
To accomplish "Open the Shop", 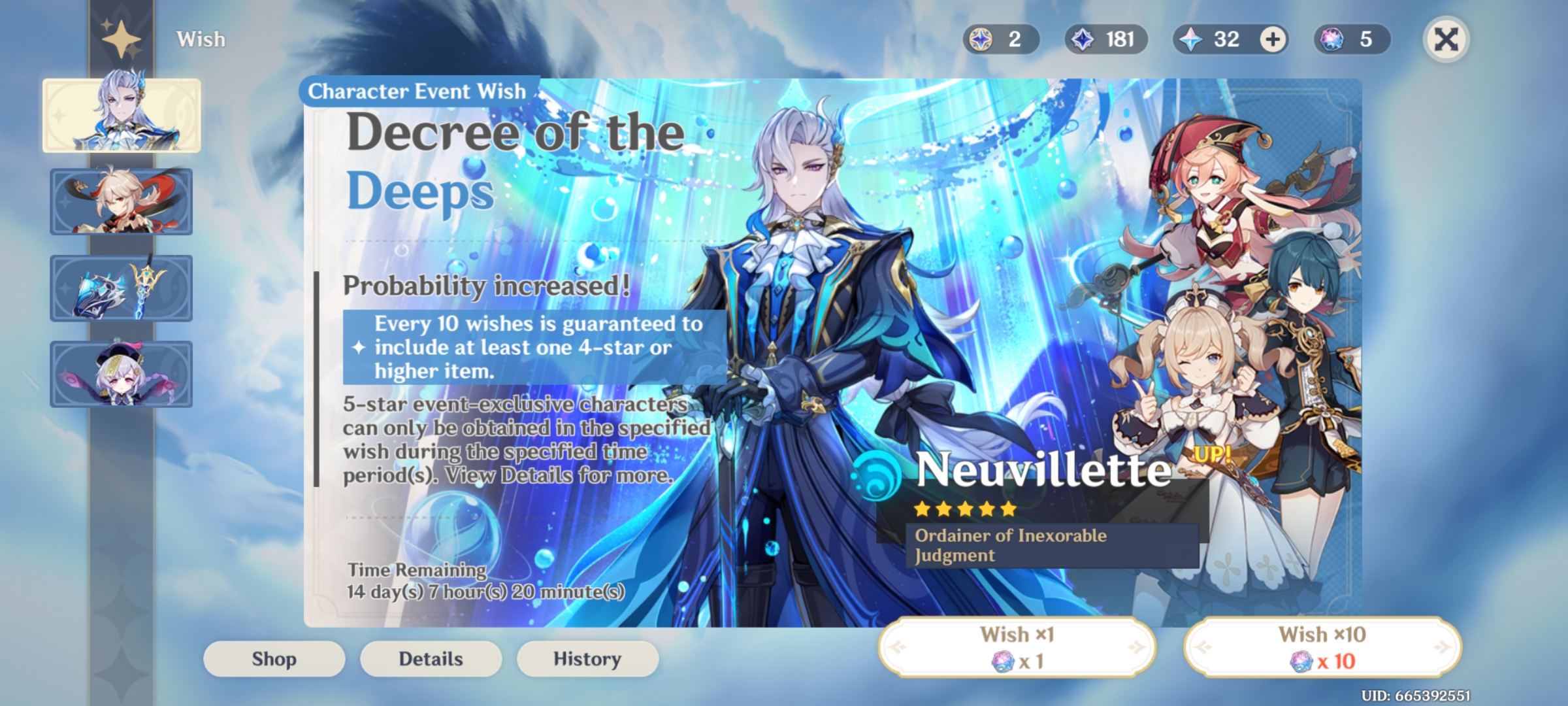I will (x=273, y=658).
